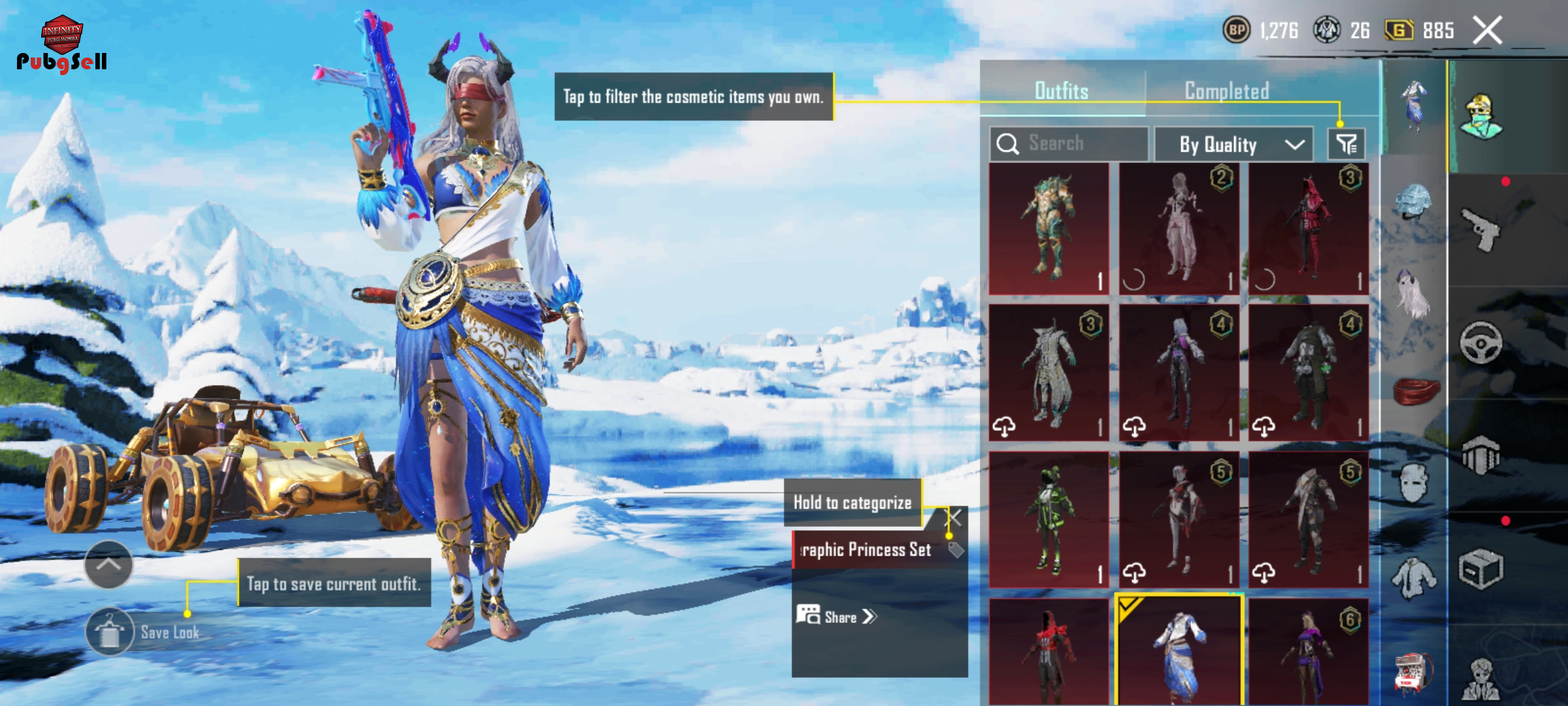Expand the round up-arrow button
Screen dimensions: 1568x706
click(108, 564)
